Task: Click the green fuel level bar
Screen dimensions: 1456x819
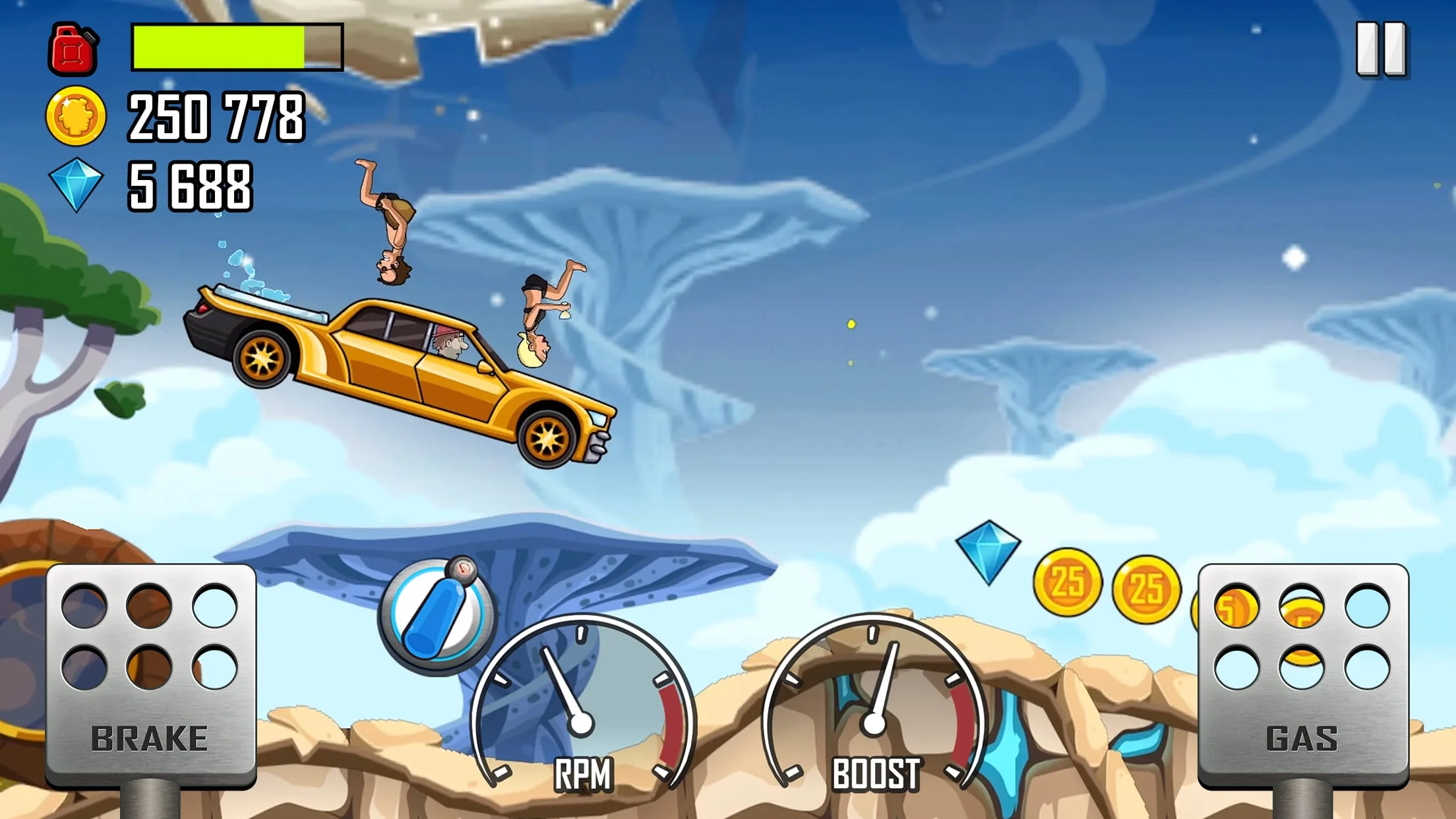Action: pos(218,47)
